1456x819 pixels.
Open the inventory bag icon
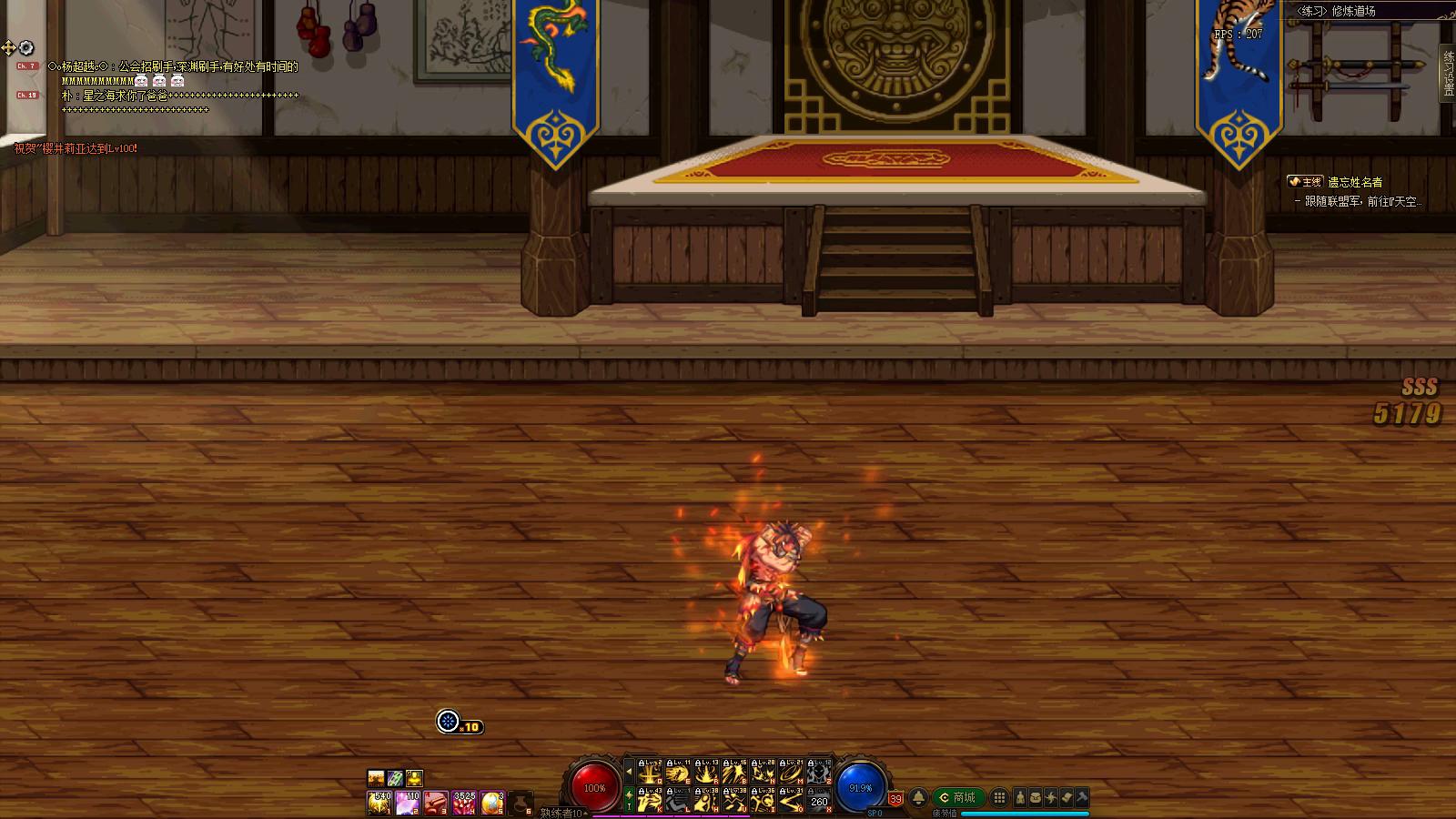pos(1036,798)
